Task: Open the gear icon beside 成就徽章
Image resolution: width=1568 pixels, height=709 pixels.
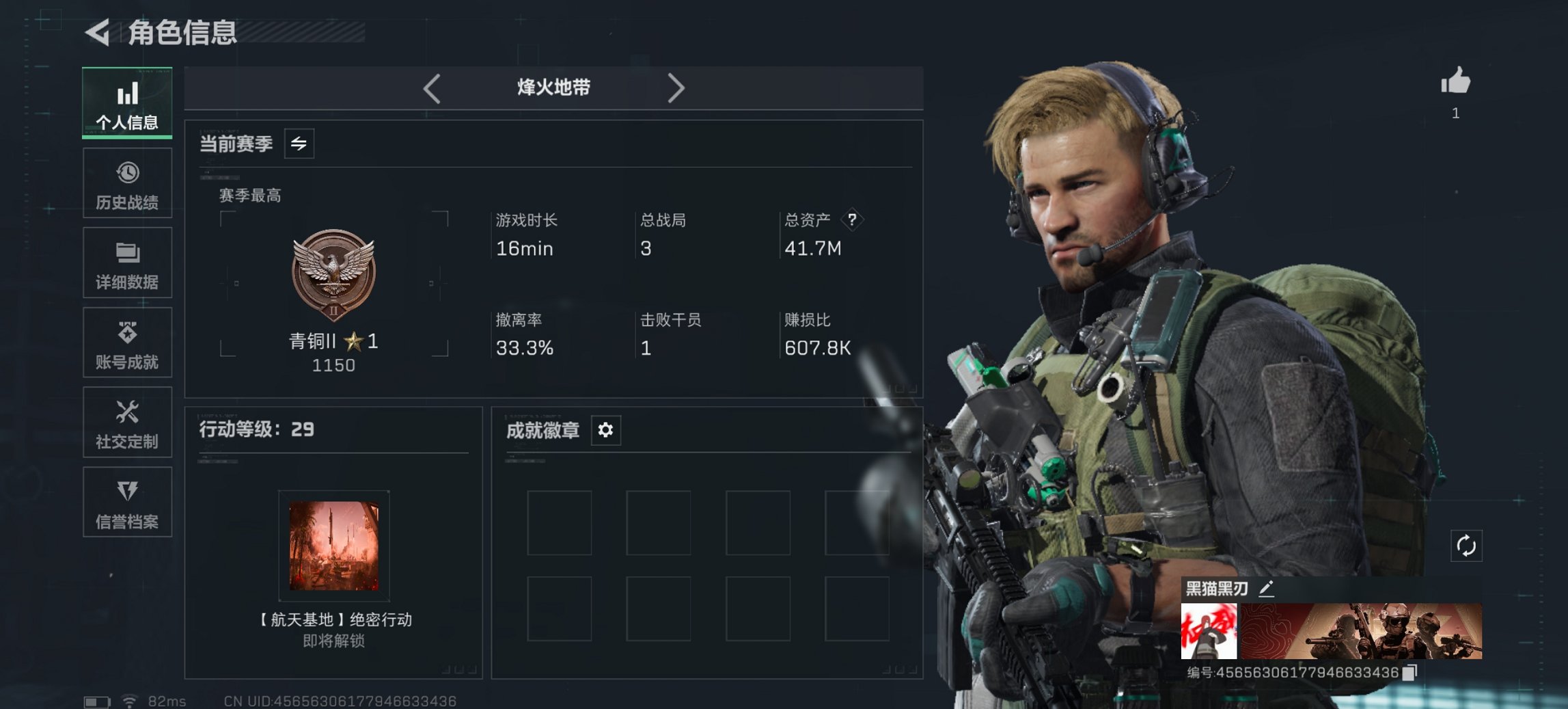Action: [x=605, y=430]
